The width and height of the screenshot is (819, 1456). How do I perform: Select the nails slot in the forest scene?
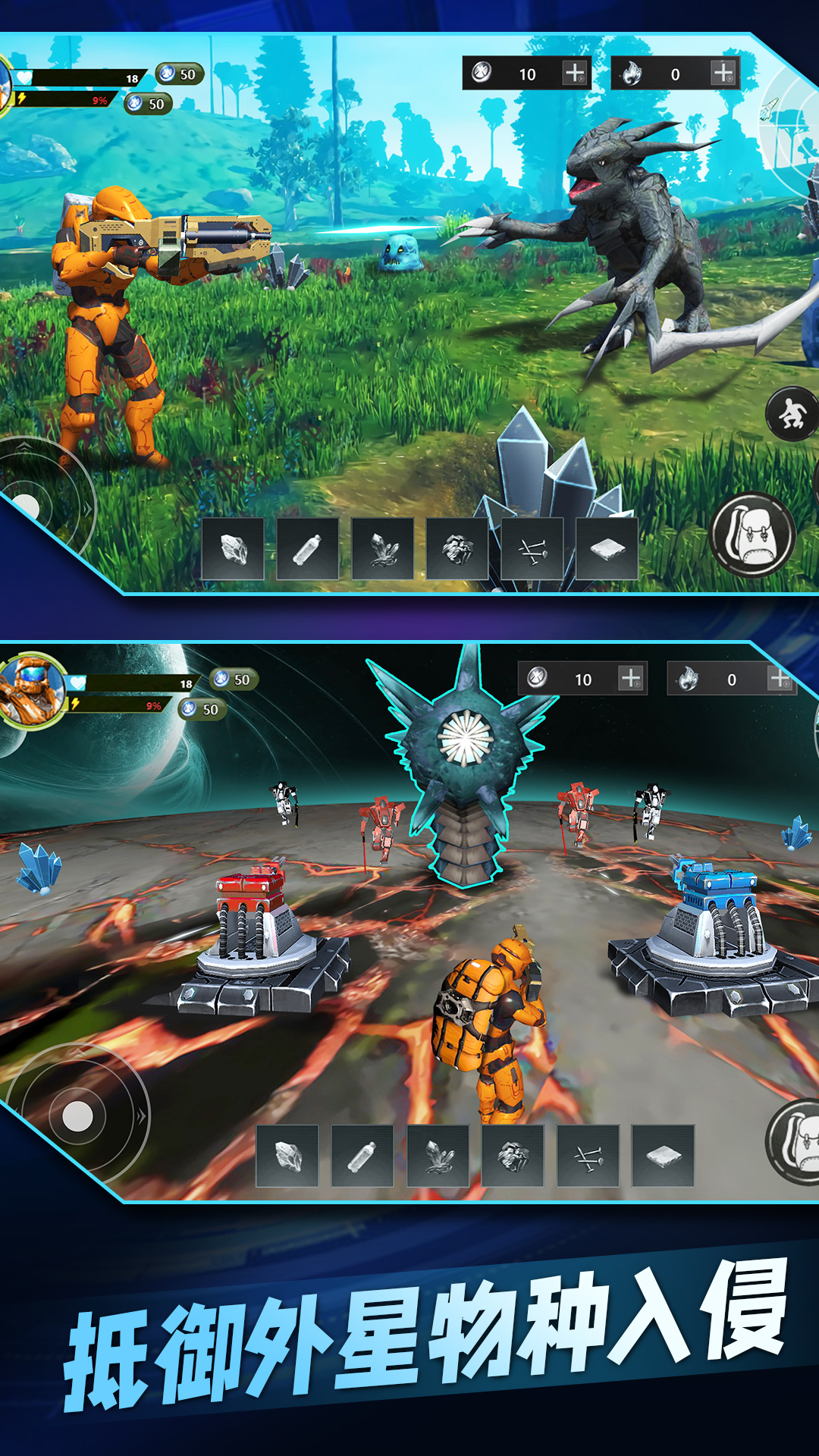coord(532,549)
